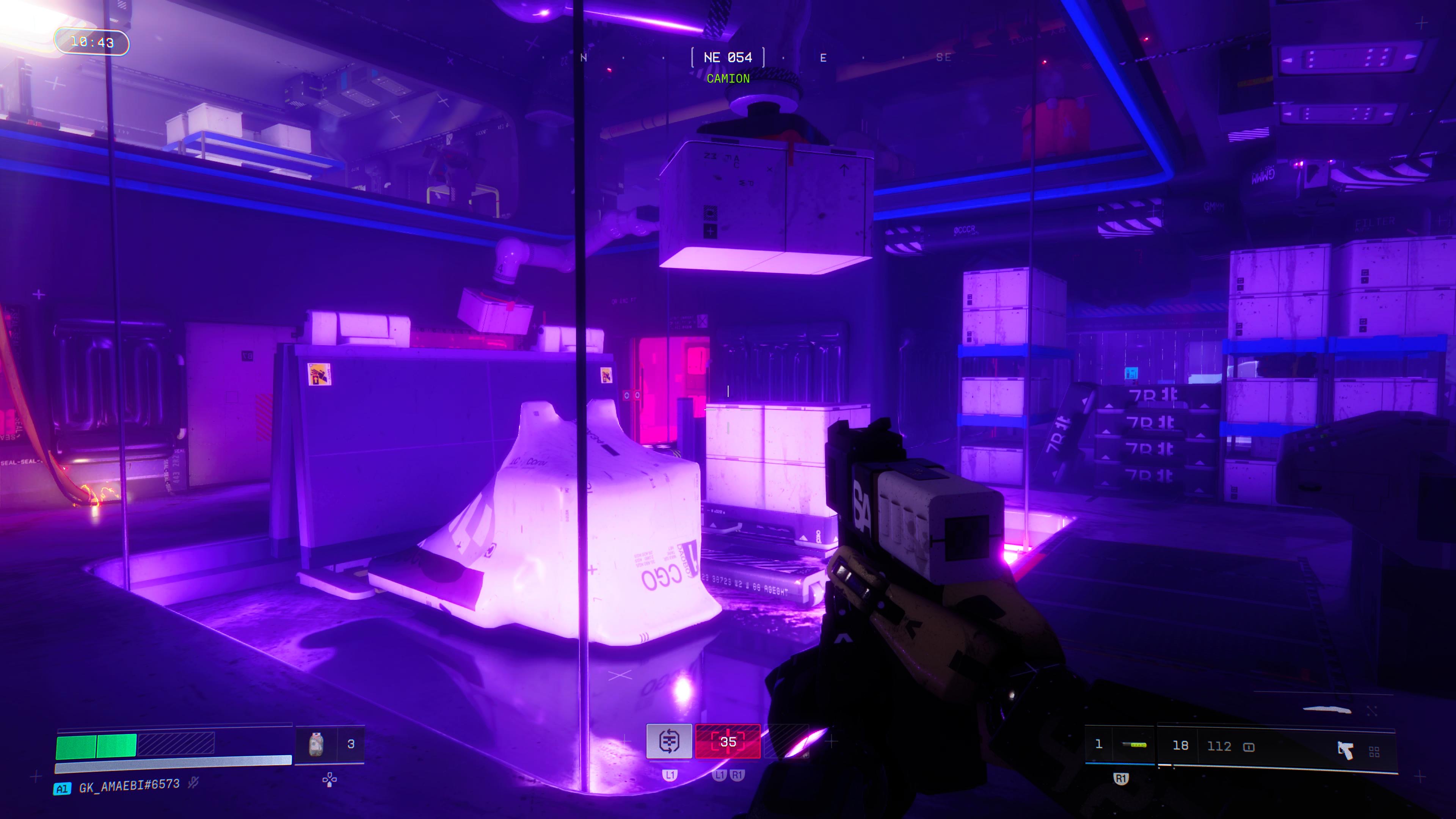
Task: Activate the swap-arrows ability icon
Action: pos(669,741)
